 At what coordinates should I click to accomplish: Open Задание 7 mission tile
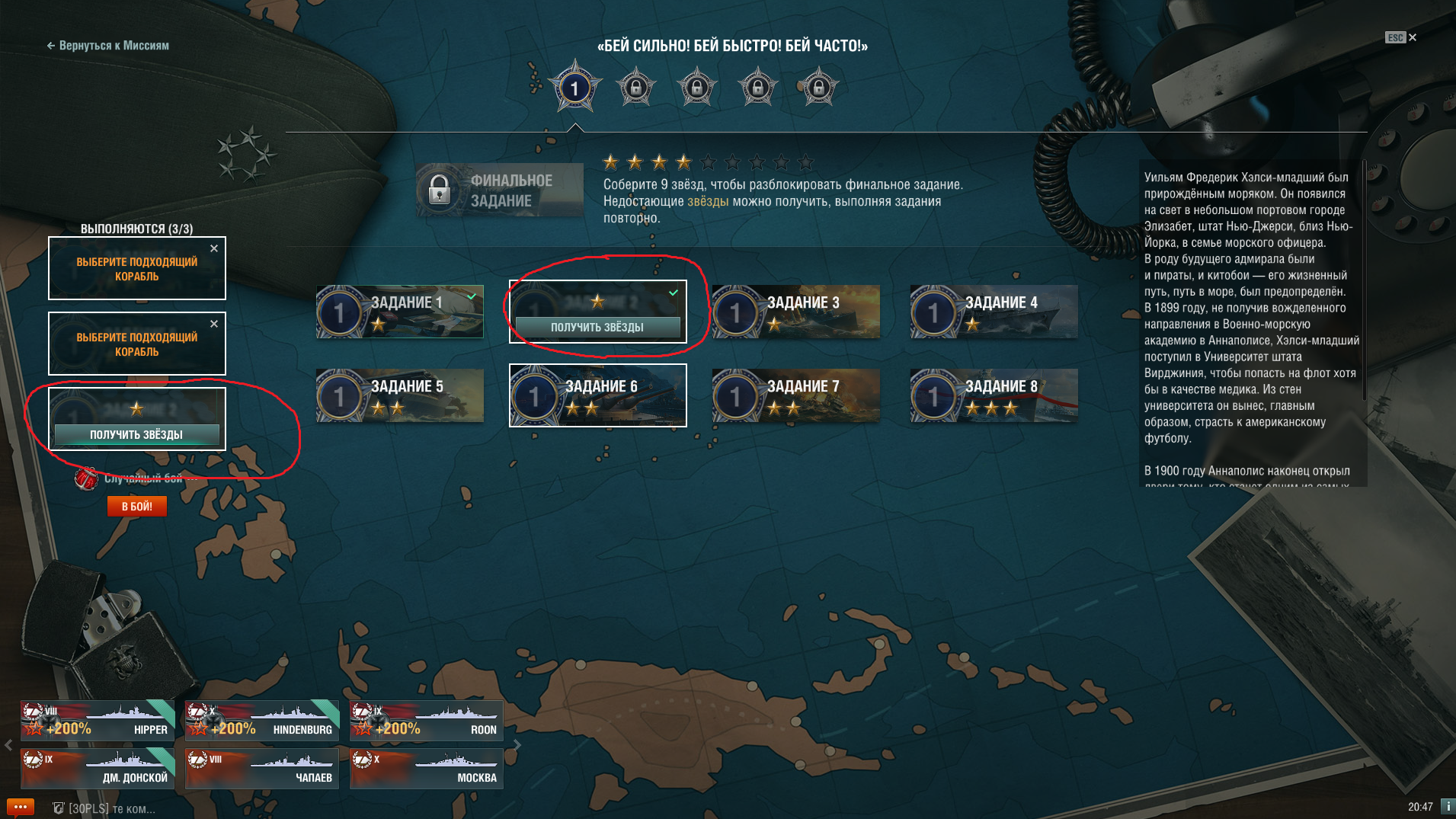point(796,395)
